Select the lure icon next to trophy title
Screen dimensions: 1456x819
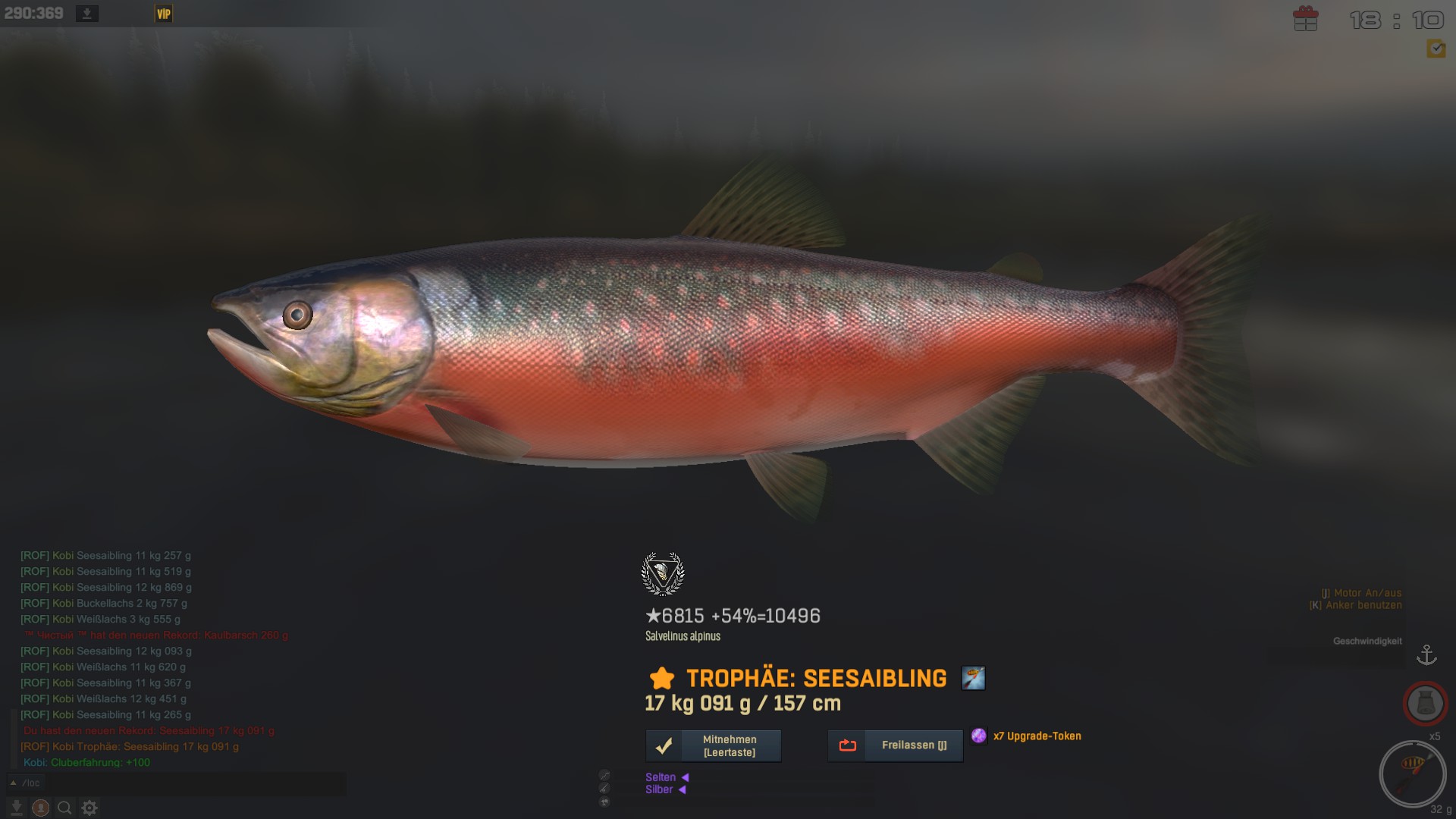pos(973,678)
